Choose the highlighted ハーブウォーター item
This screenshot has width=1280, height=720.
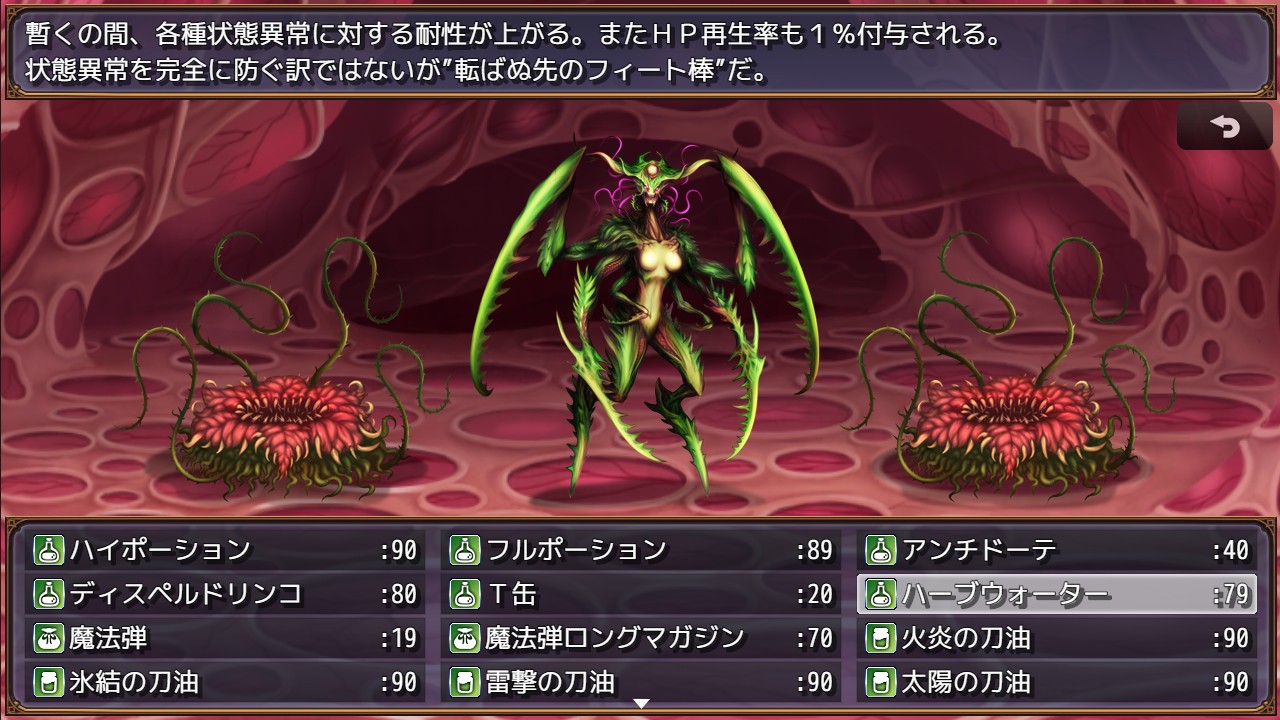[x=1057, y=594]
